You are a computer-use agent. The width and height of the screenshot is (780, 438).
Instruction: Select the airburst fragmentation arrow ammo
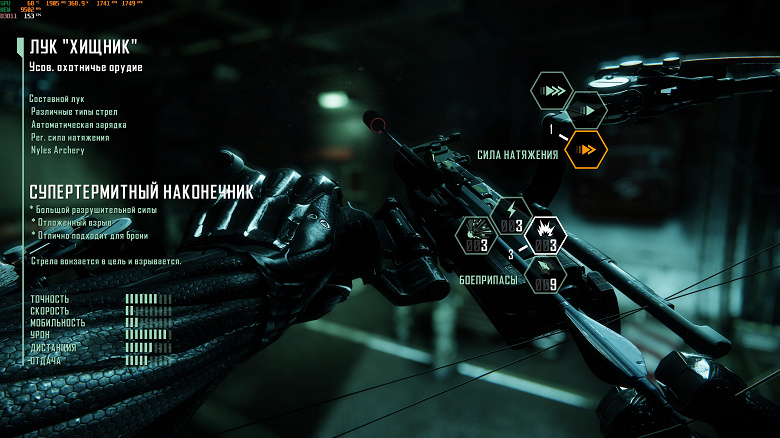pyautogui.click(x=476, y=236)
